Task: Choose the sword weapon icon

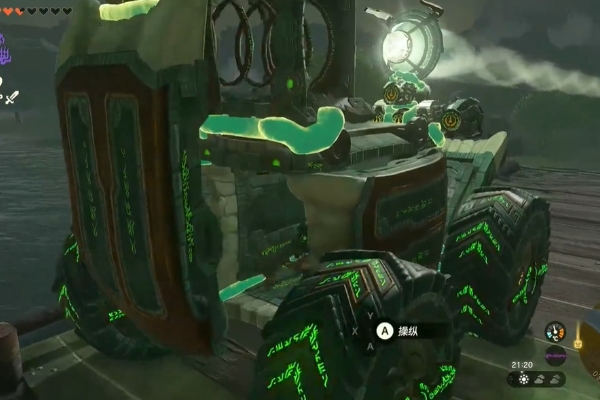Action: 12,97
